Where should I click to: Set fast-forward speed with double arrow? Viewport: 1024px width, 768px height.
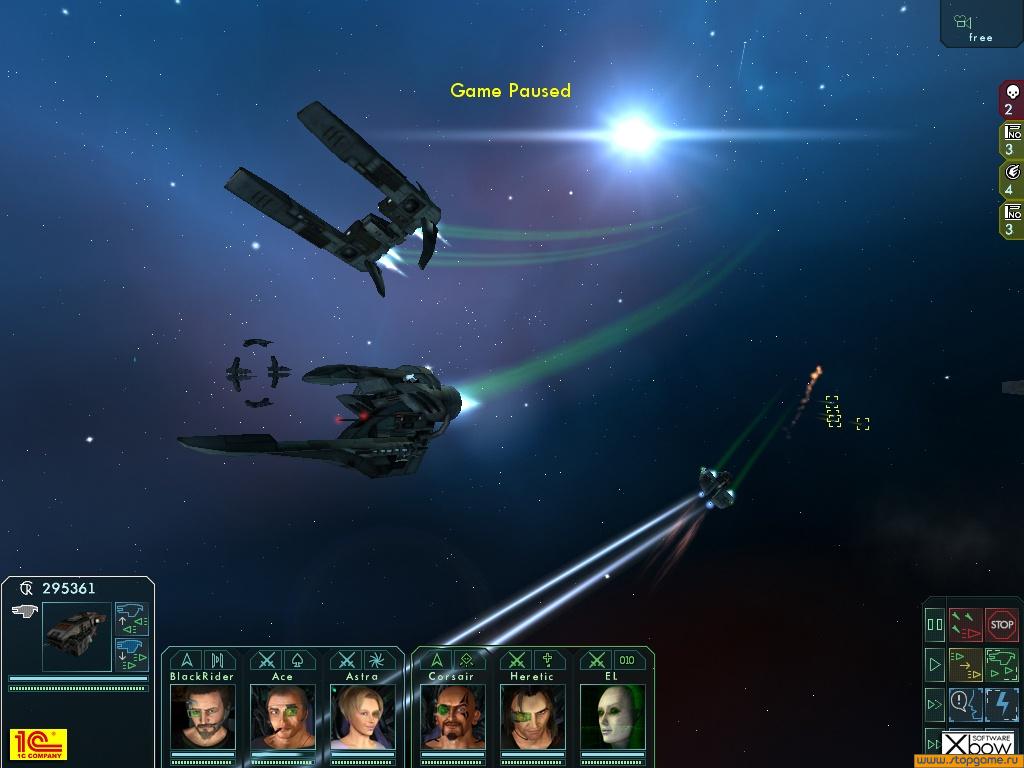point(935,704)
